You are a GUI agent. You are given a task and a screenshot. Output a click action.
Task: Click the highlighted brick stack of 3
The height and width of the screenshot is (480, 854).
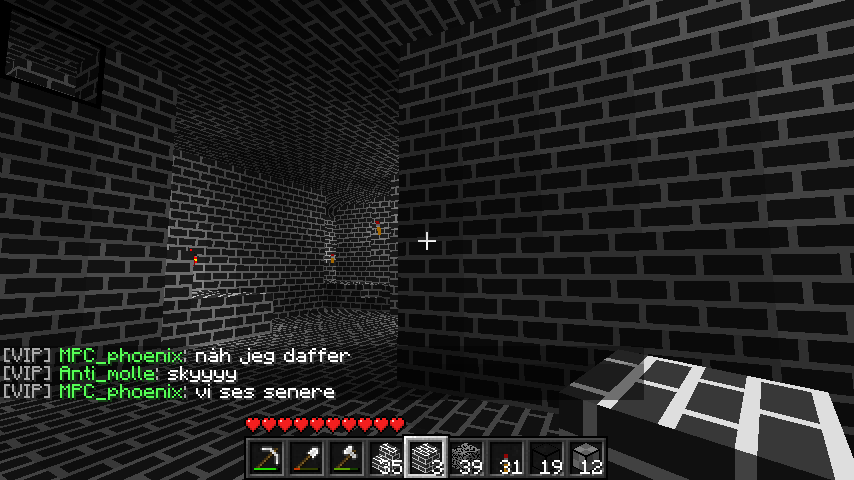coord(426,458)
